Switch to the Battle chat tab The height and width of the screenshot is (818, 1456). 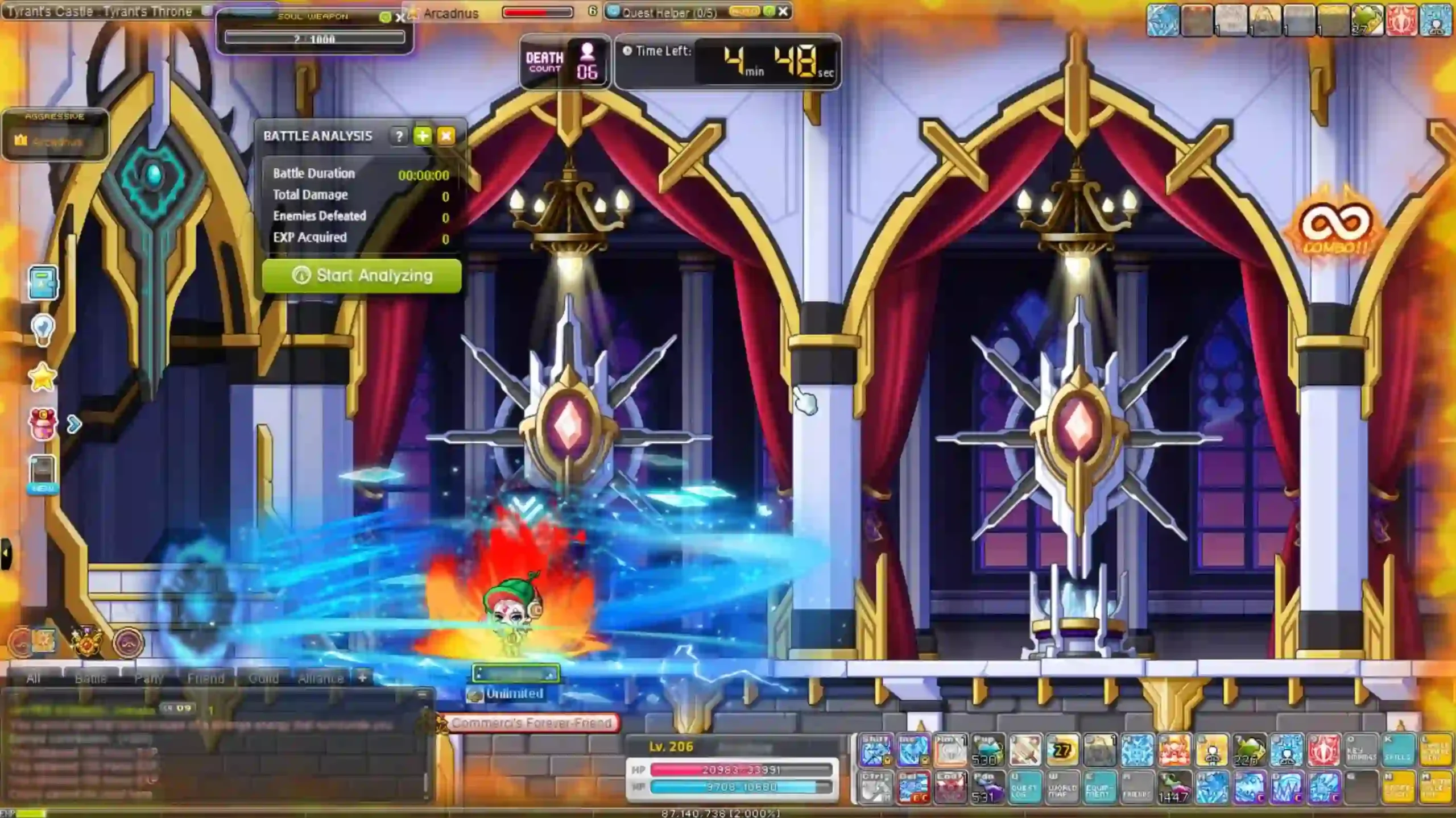[92, 678]
